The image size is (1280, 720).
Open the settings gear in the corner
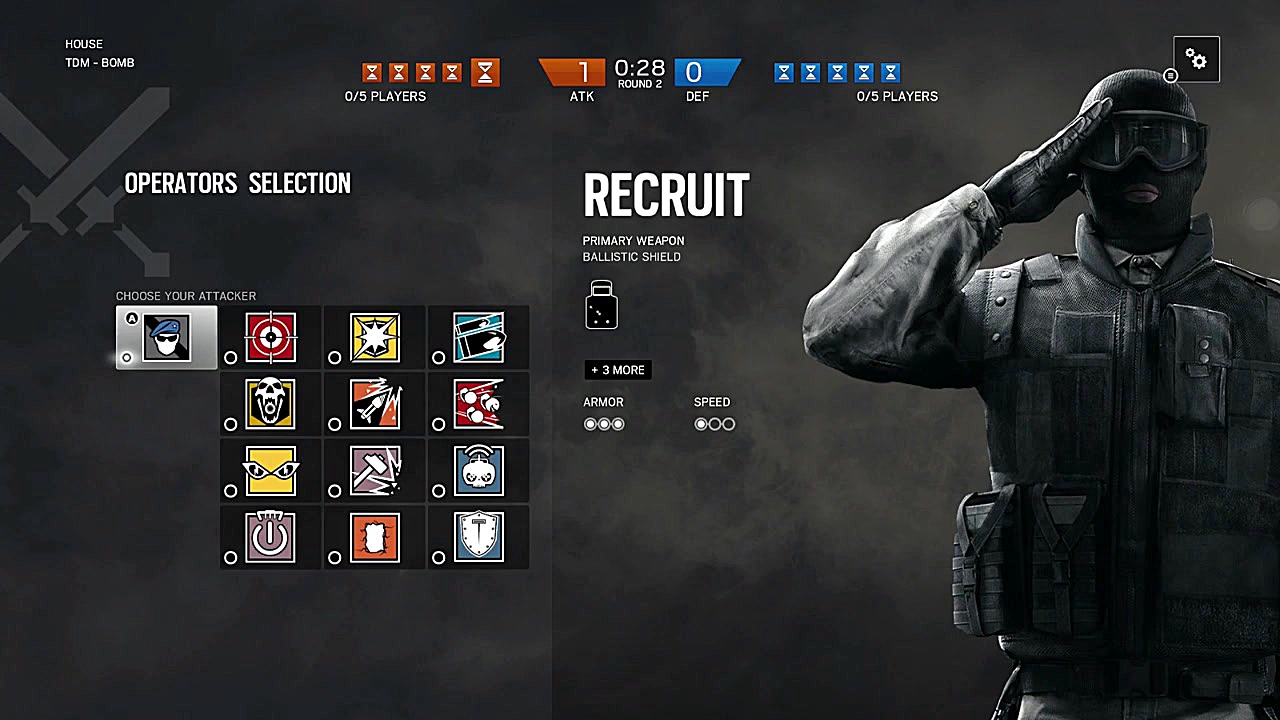click(1196, 59)
